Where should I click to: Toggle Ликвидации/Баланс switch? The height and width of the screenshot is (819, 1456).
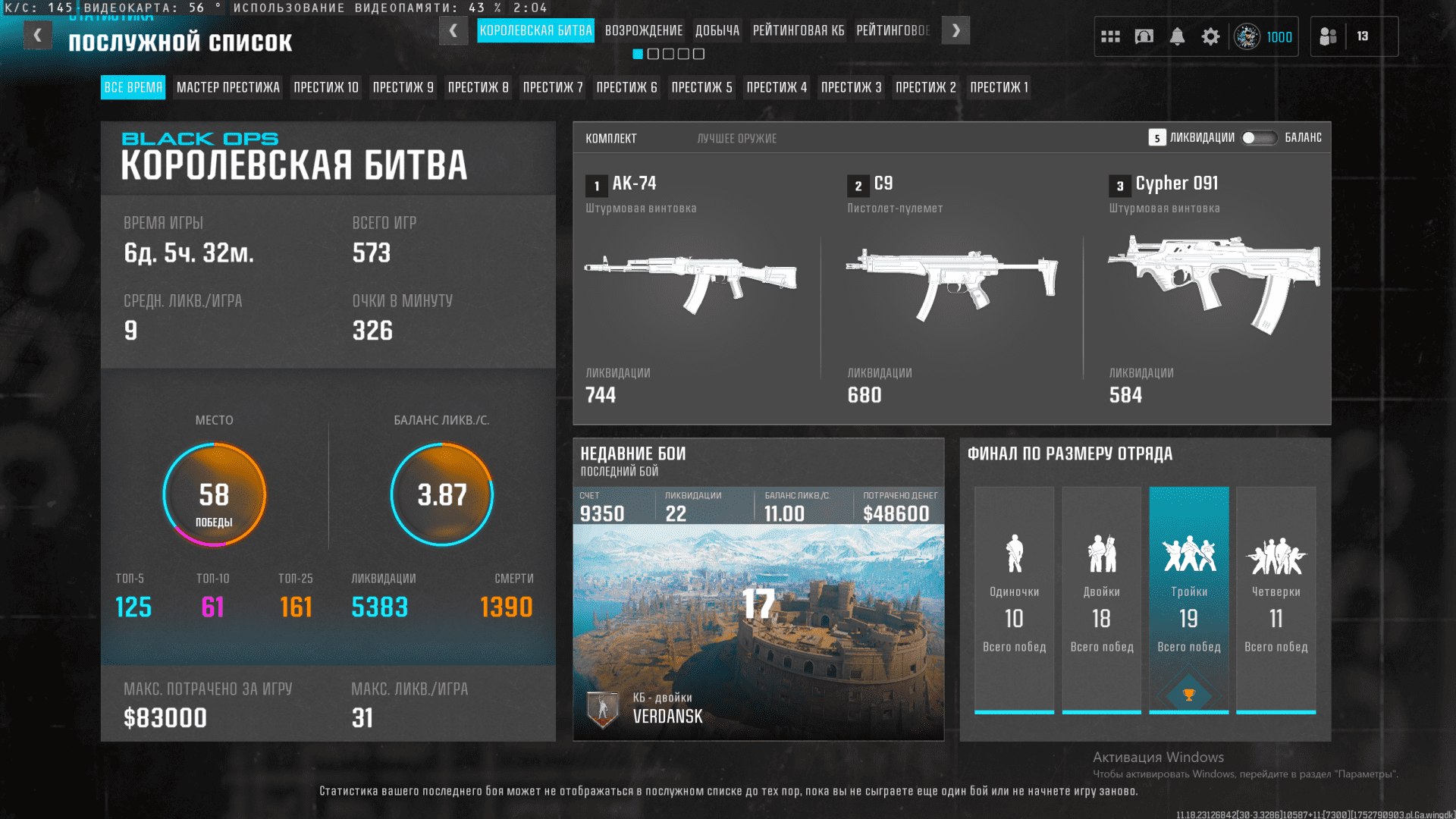click(1259, 138)
